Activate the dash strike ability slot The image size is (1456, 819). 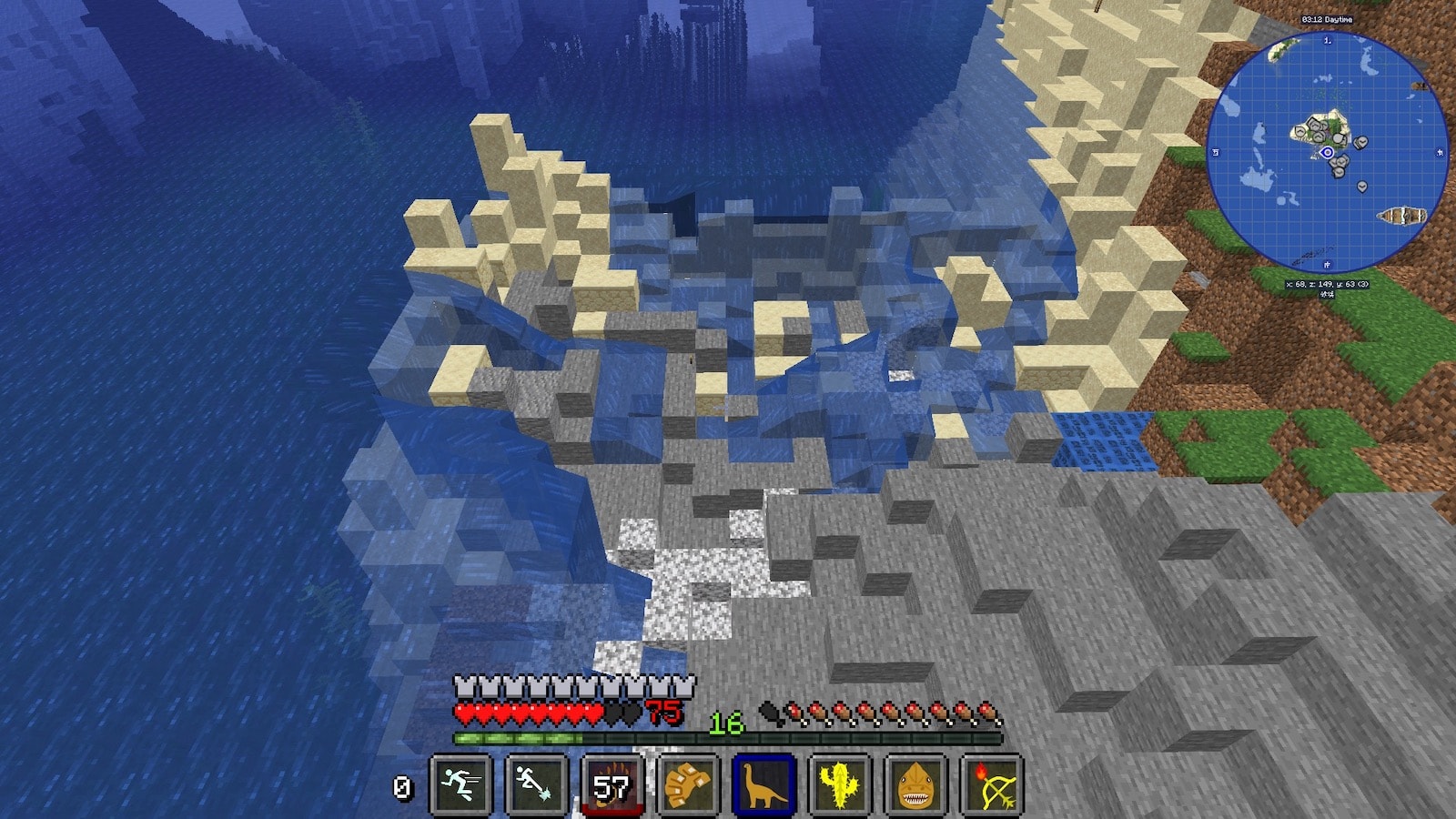(x=537, y=784)
